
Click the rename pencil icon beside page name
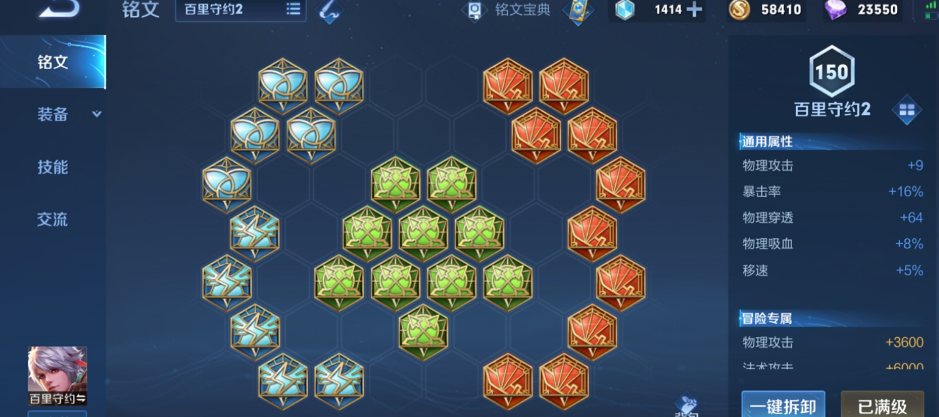[328, 11]
